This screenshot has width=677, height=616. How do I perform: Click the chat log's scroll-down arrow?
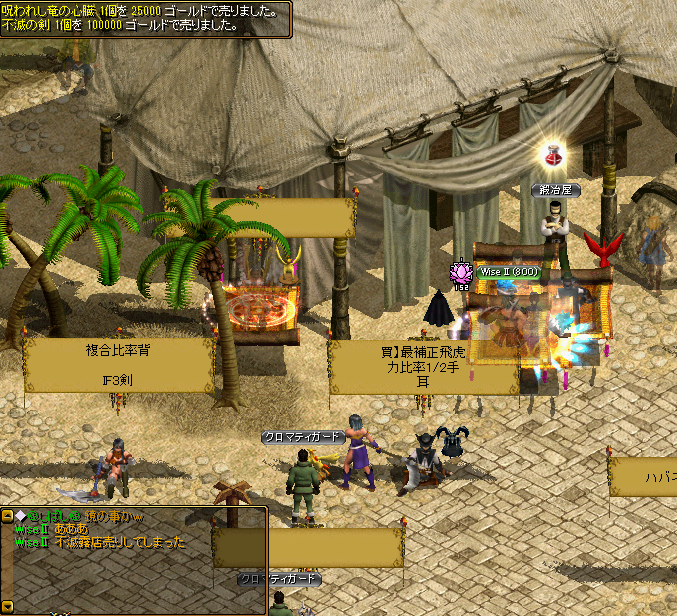(x=7, y=606)
